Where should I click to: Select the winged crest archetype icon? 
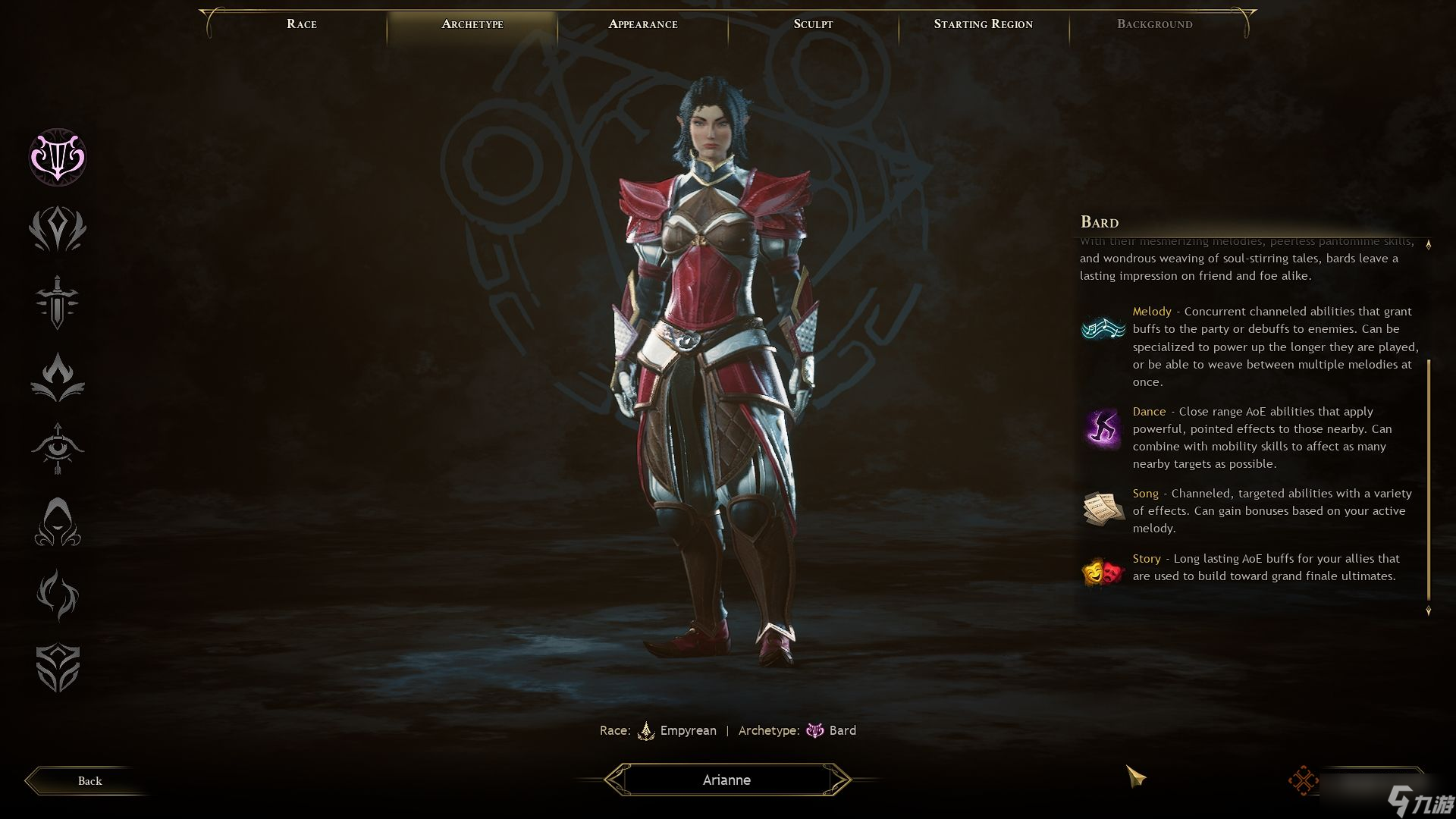tap(58, 229)
